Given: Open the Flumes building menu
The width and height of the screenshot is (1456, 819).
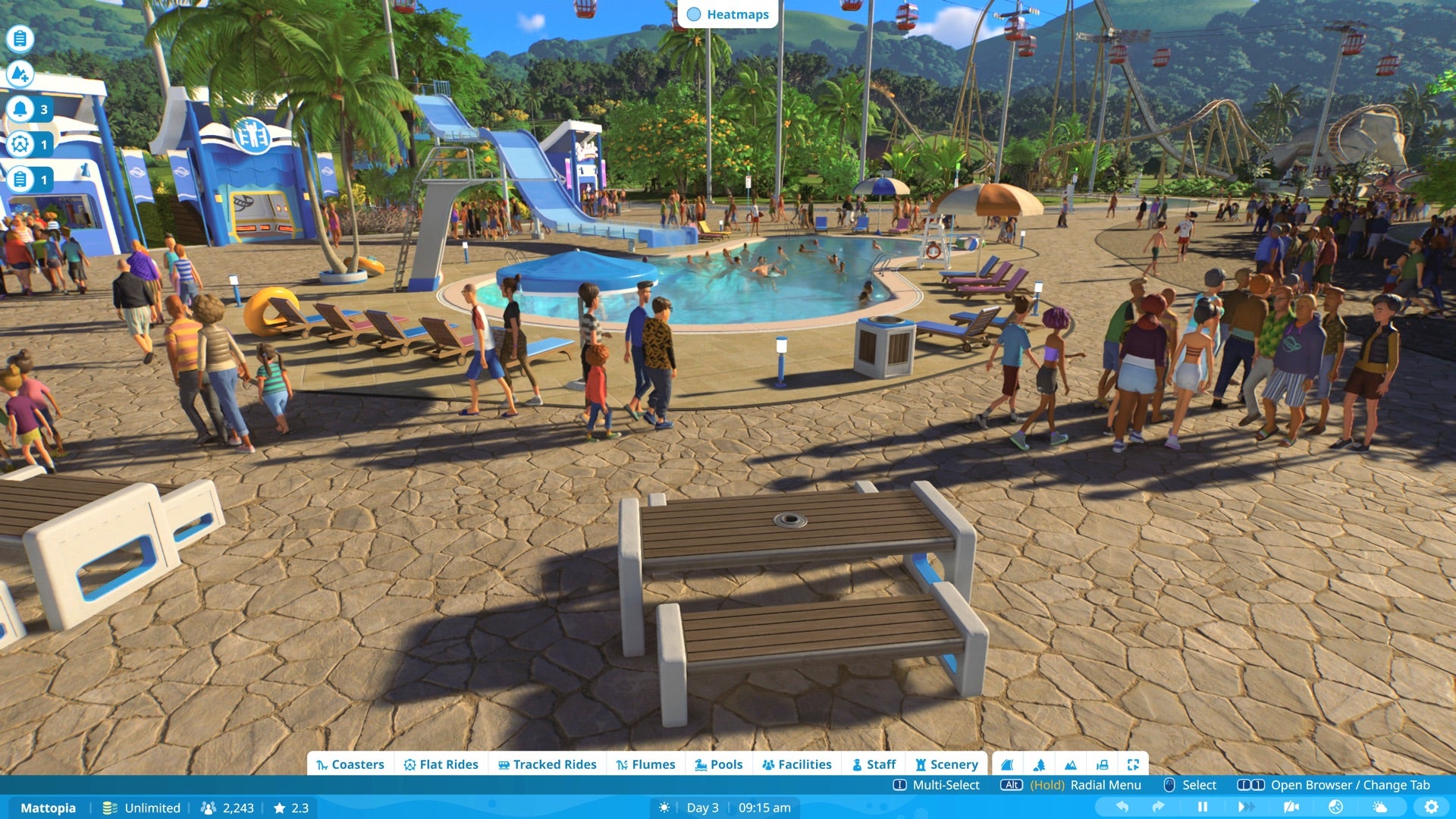Looking at the screenshot, I should coord(646,764).
